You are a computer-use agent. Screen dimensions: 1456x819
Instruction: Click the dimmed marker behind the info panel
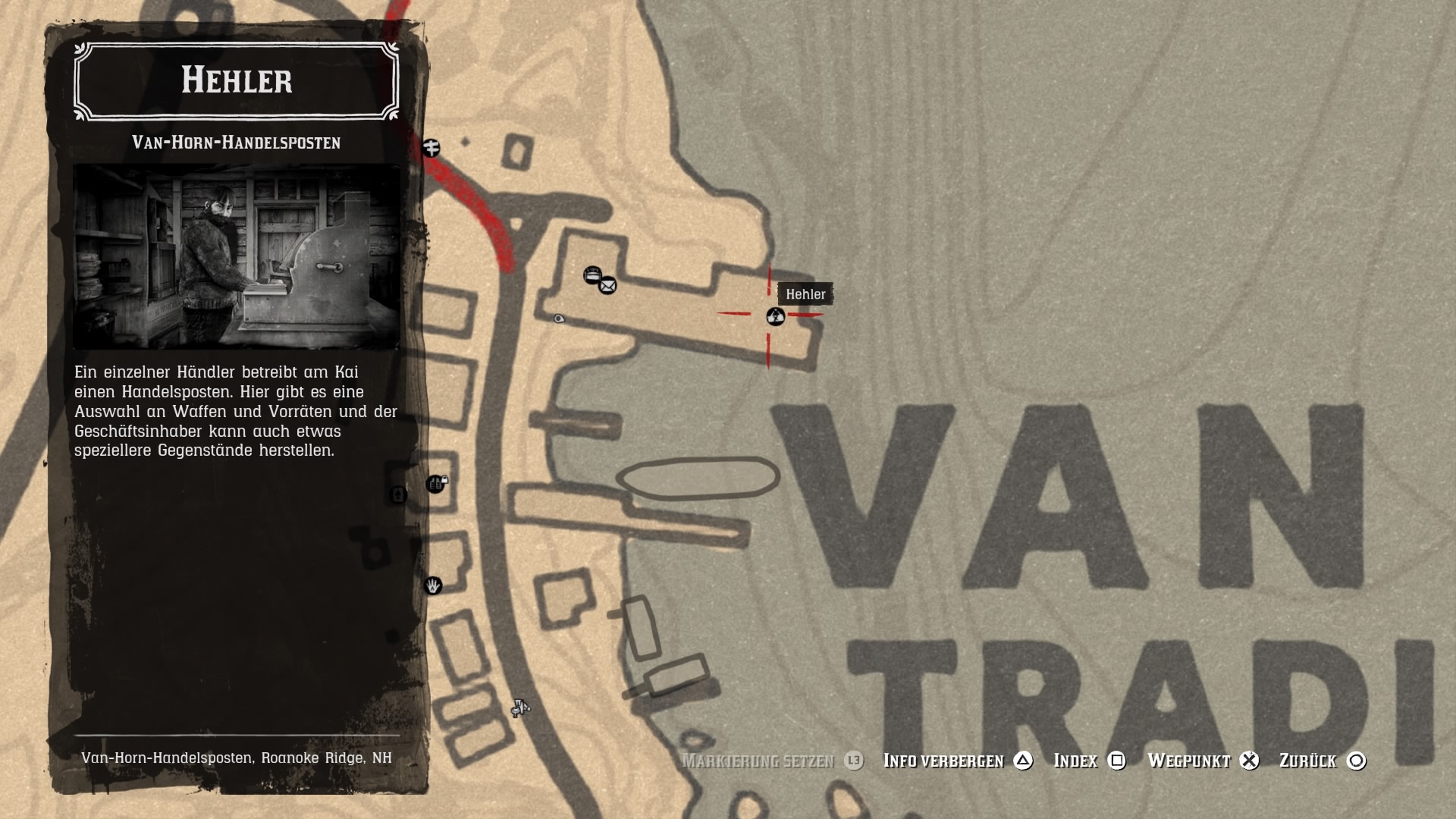[398, 495]
